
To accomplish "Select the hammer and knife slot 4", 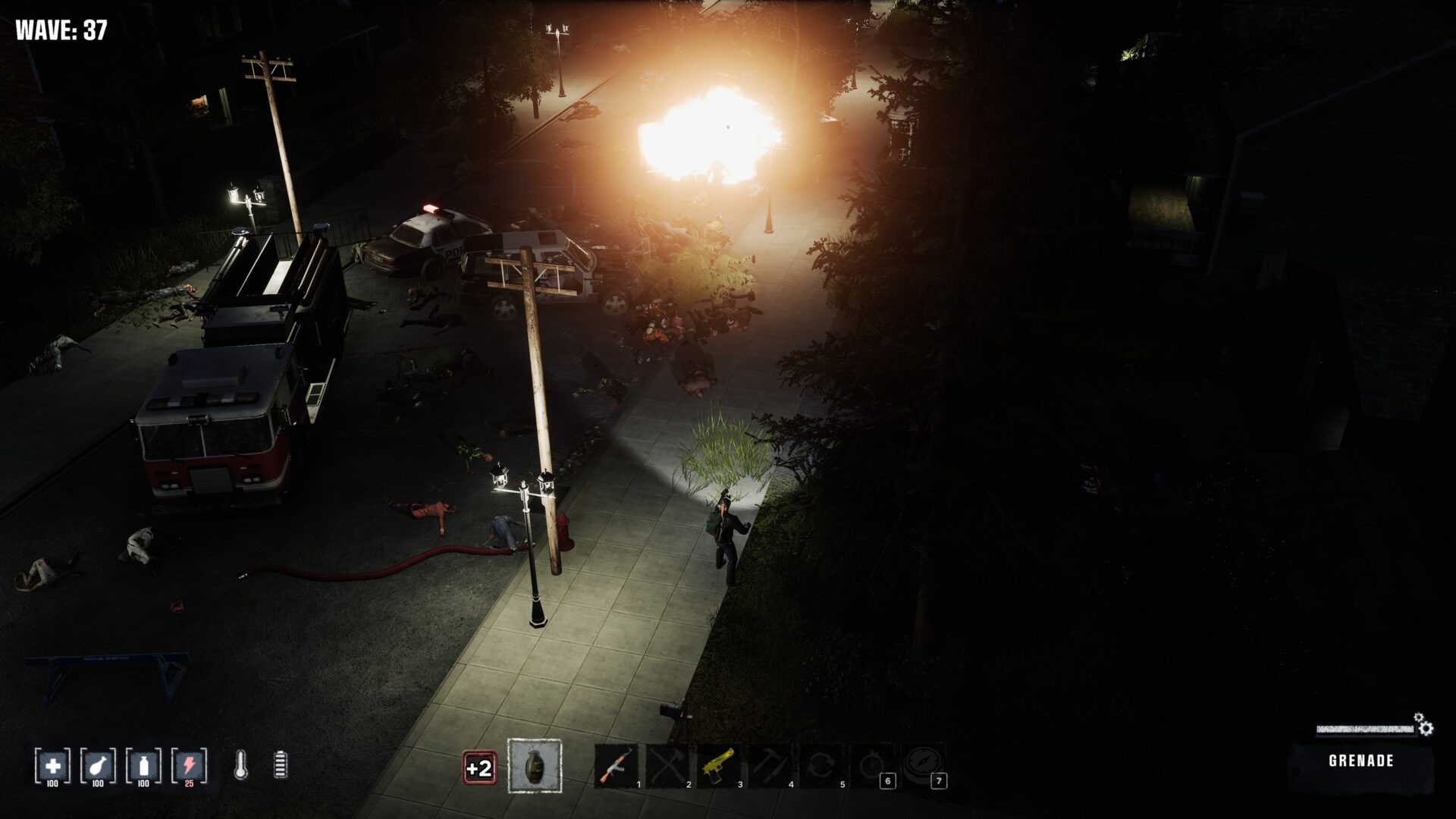I will click(770, 766).
